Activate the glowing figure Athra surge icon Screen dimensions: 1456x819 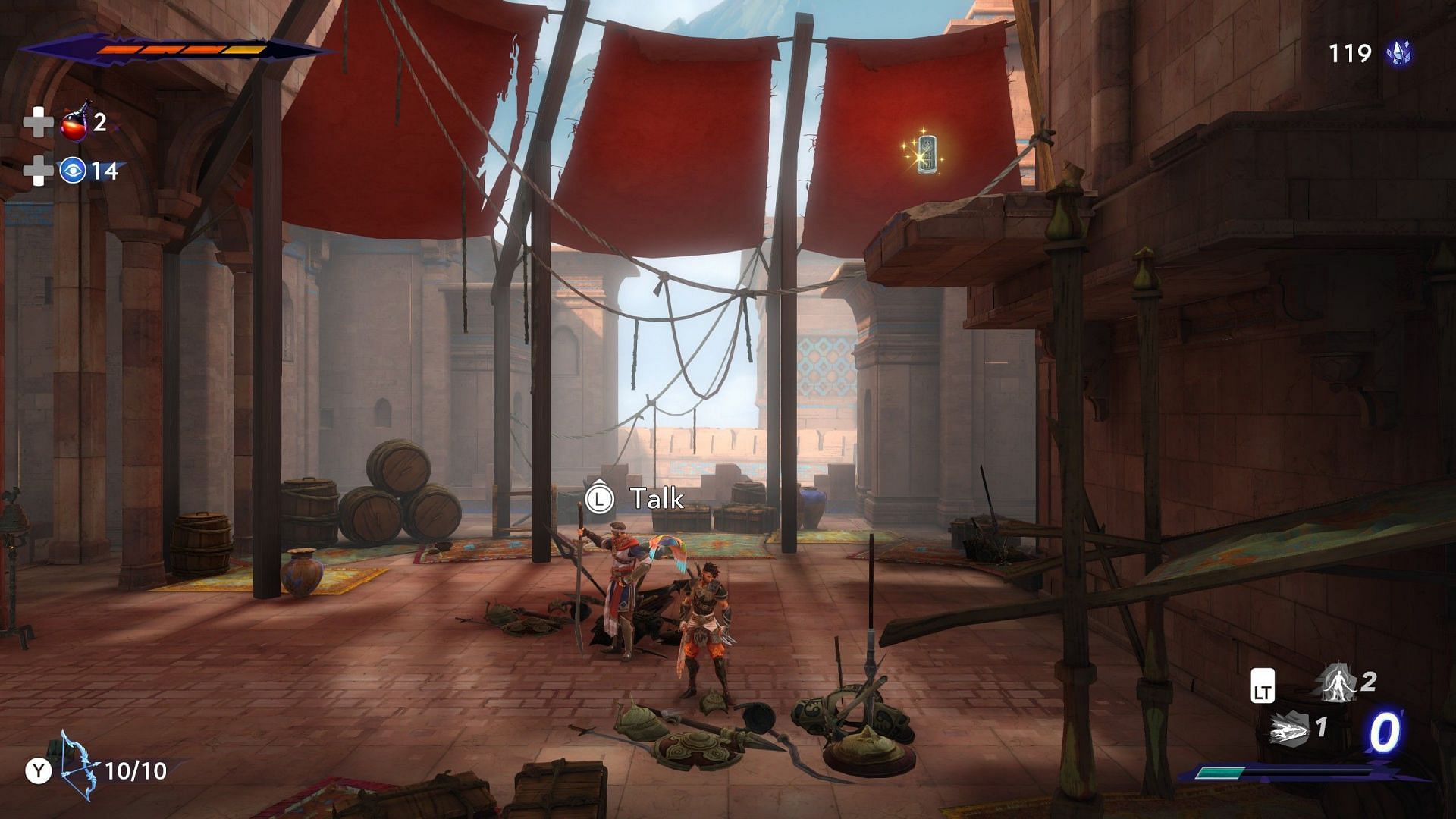(1338, 682)
